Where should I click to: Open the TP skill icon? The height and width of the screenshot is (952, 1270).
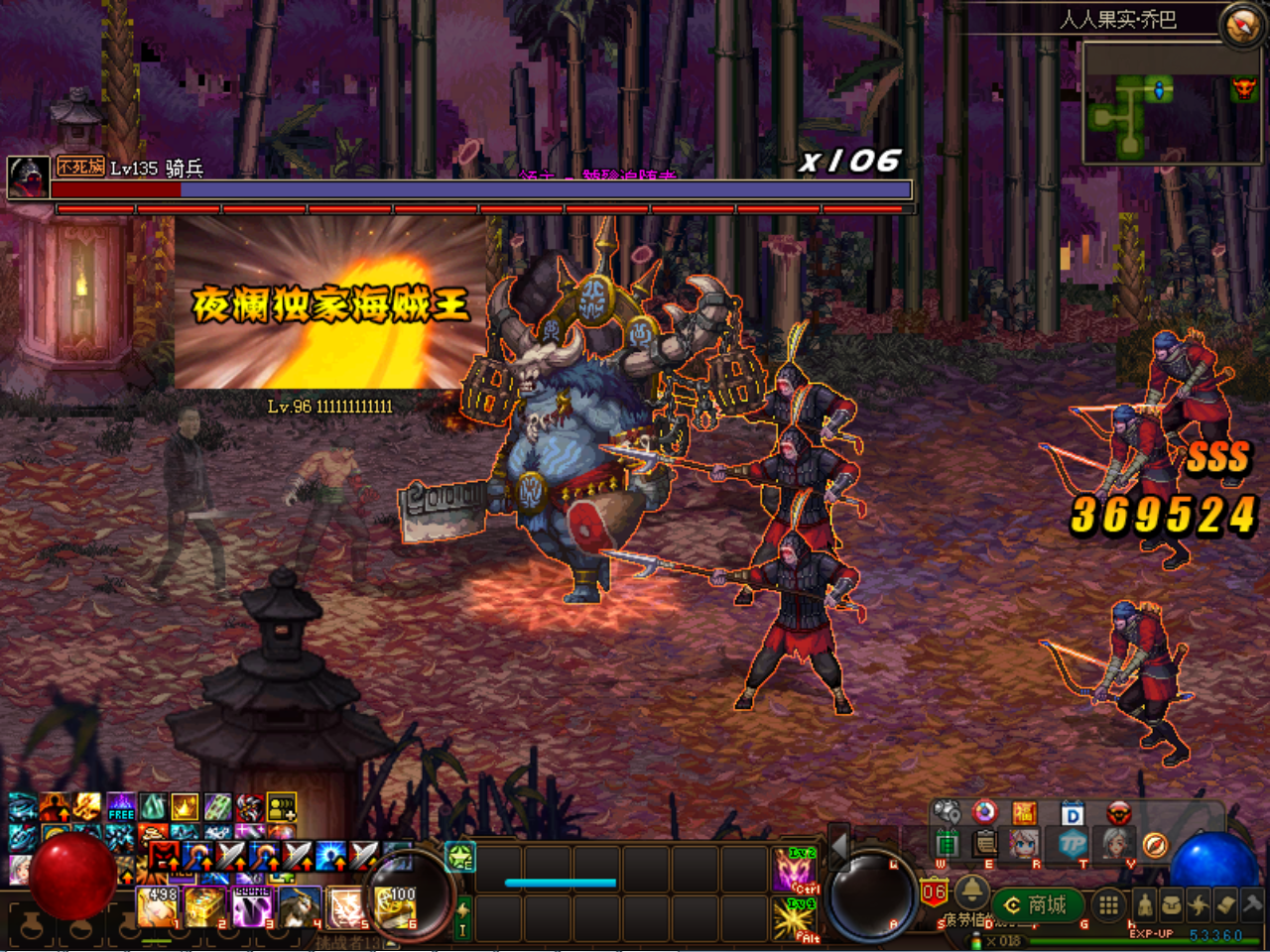1074,843
